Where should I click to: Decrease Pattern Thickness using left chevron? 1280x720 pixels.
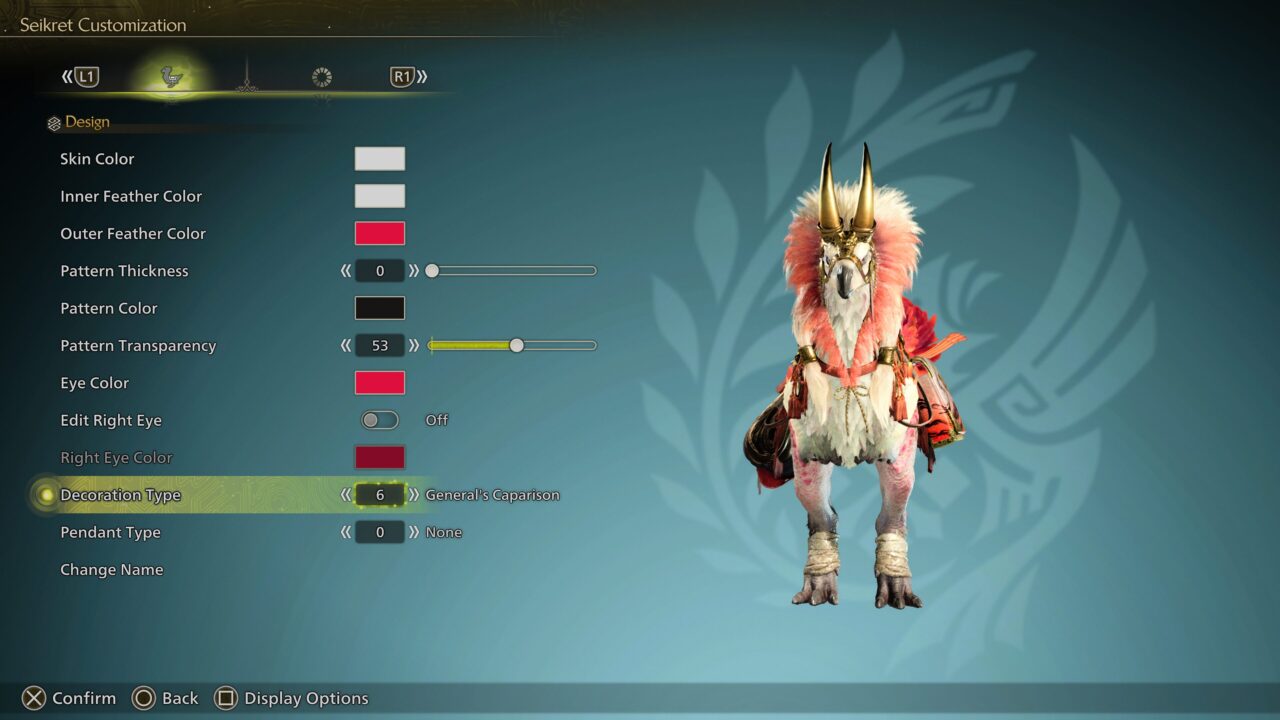[344, 270]
